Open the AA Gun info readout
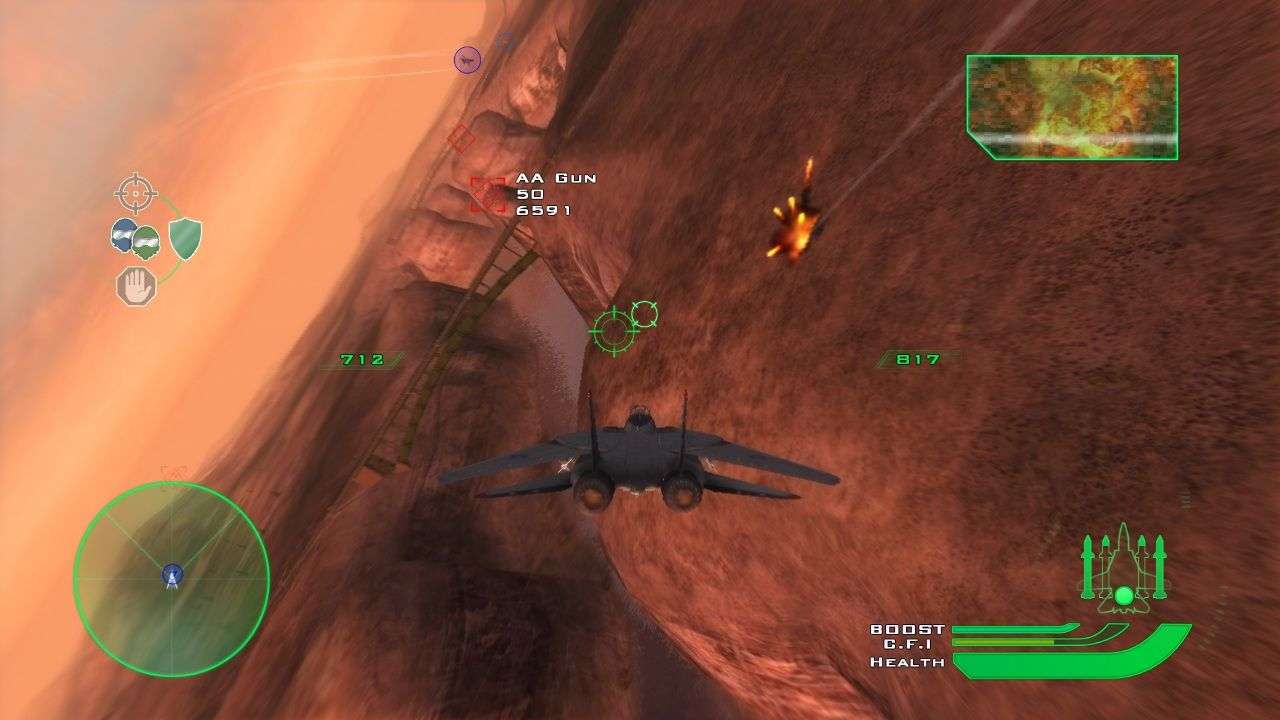 pyautogui.click(x=550, y=195)
